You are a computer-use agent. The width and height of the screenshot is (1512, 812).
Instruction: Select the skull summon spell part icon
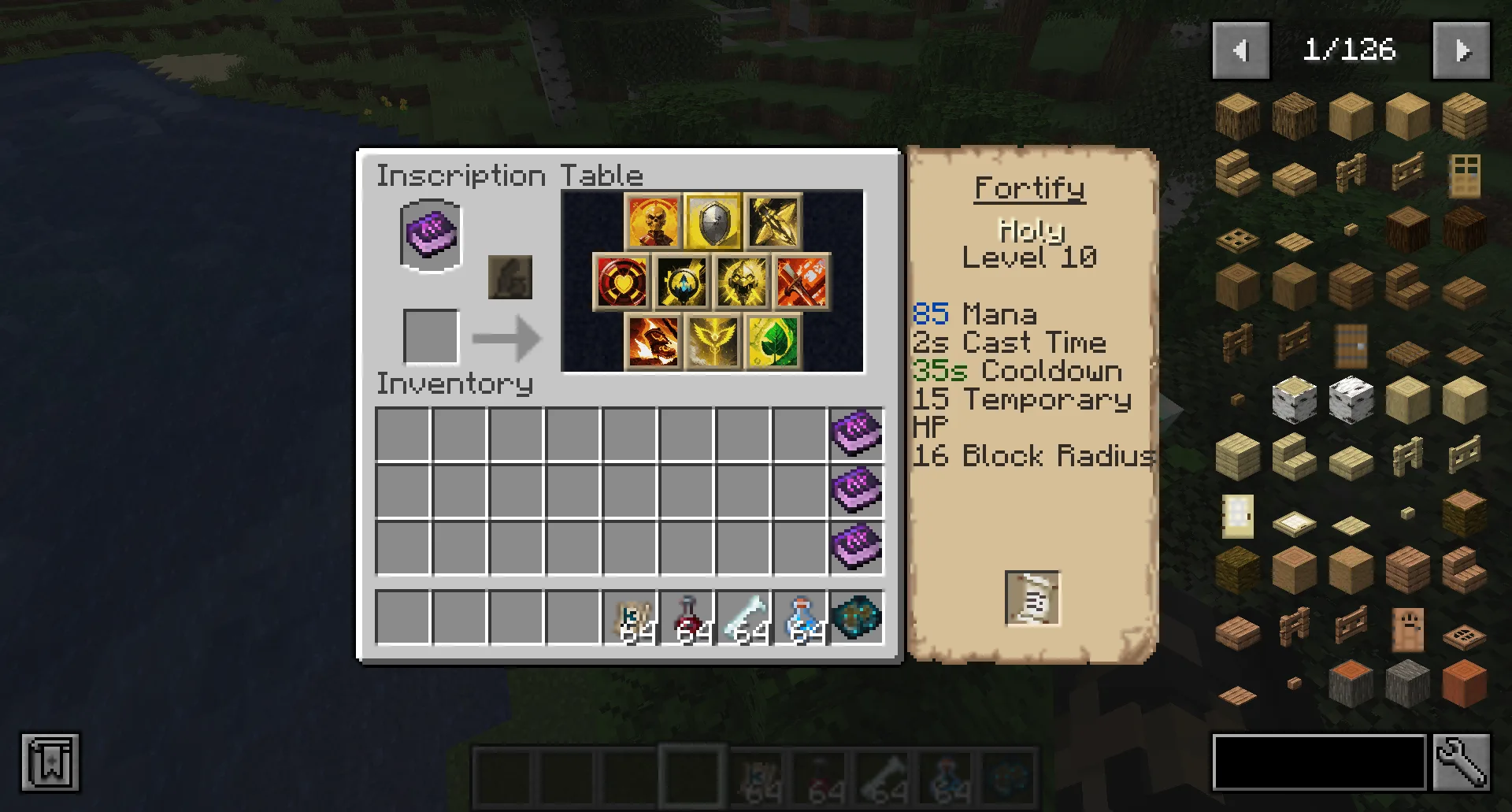653,221
